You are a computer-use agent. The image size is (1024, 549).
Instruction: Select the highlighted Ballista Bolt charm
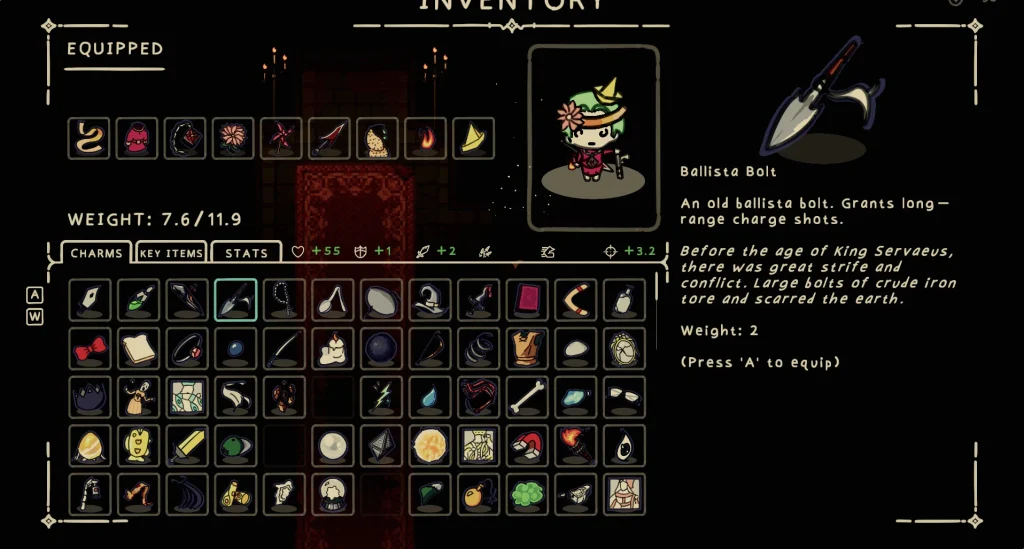(x=236, y=299)
